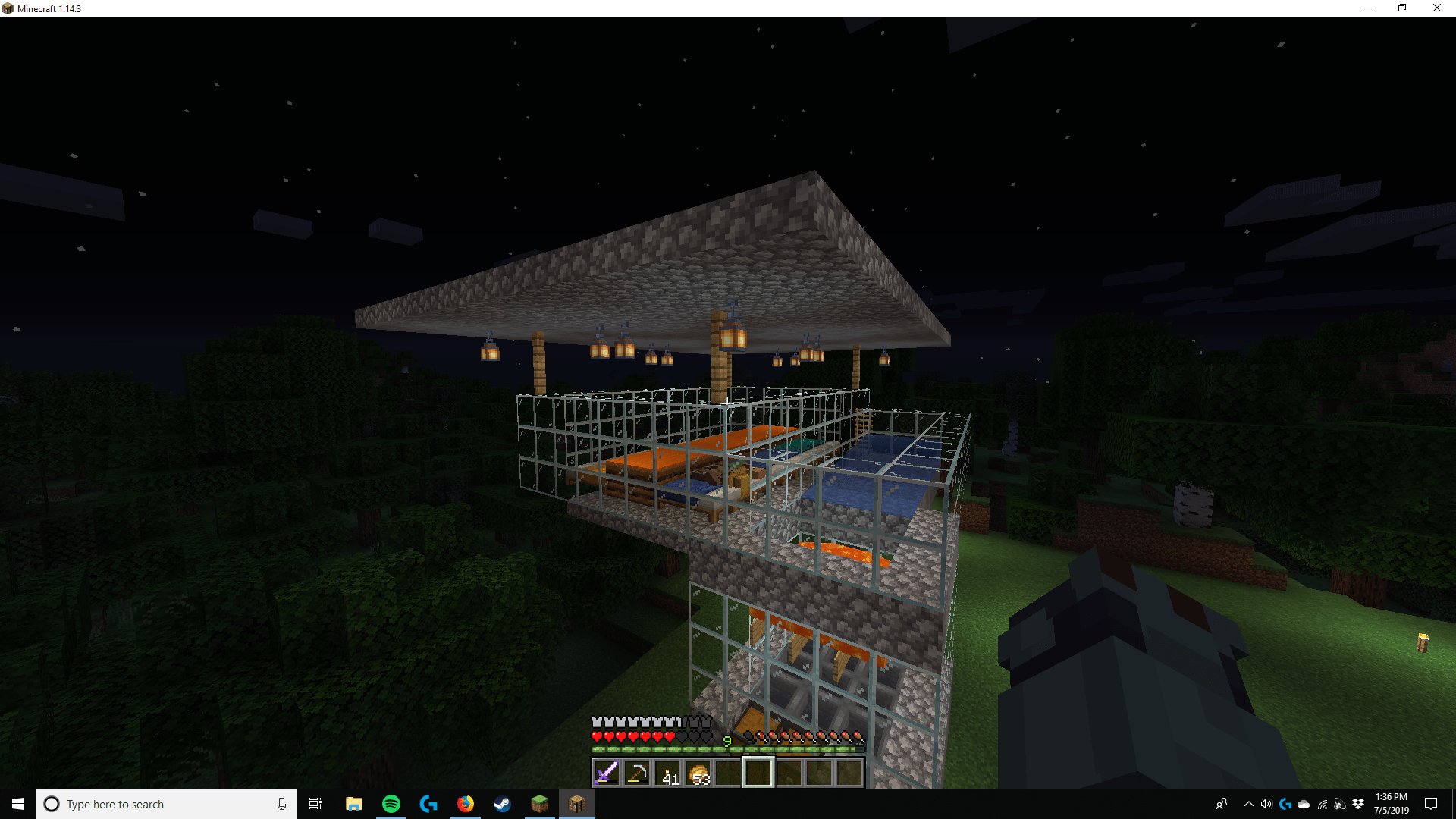
Task: Open Action Center notifications
Action: point(1432,804)
